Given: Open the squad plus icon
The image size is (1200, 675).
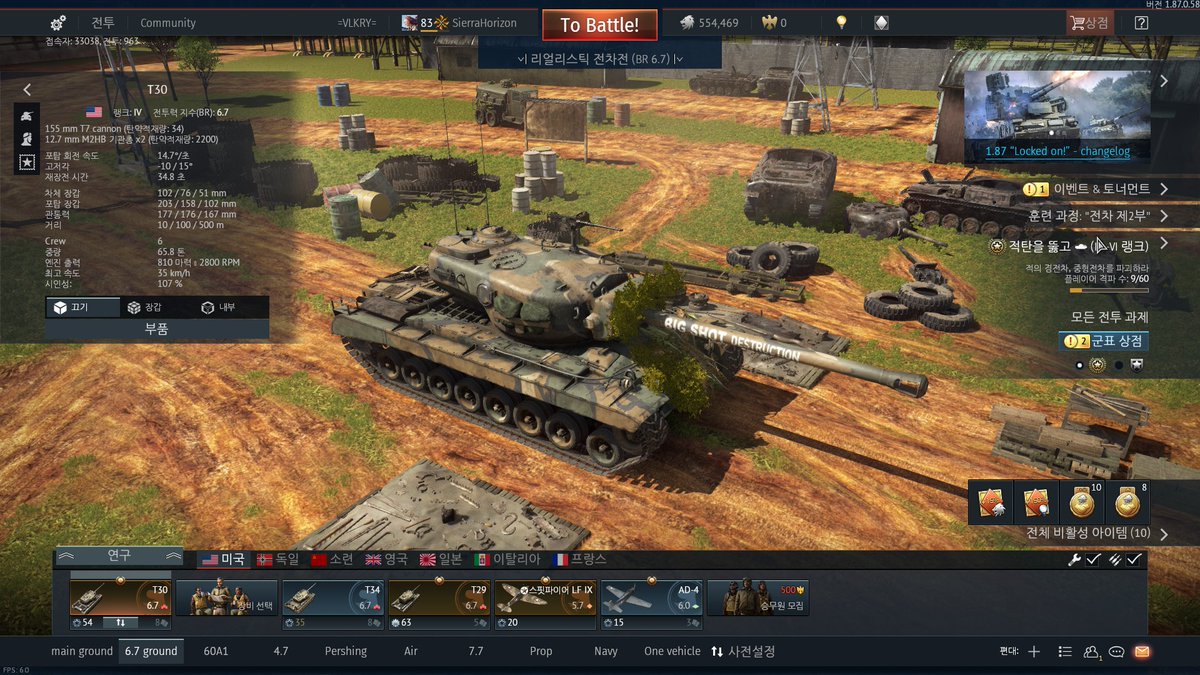Looking at the screenshot, I should (1034, 651).
